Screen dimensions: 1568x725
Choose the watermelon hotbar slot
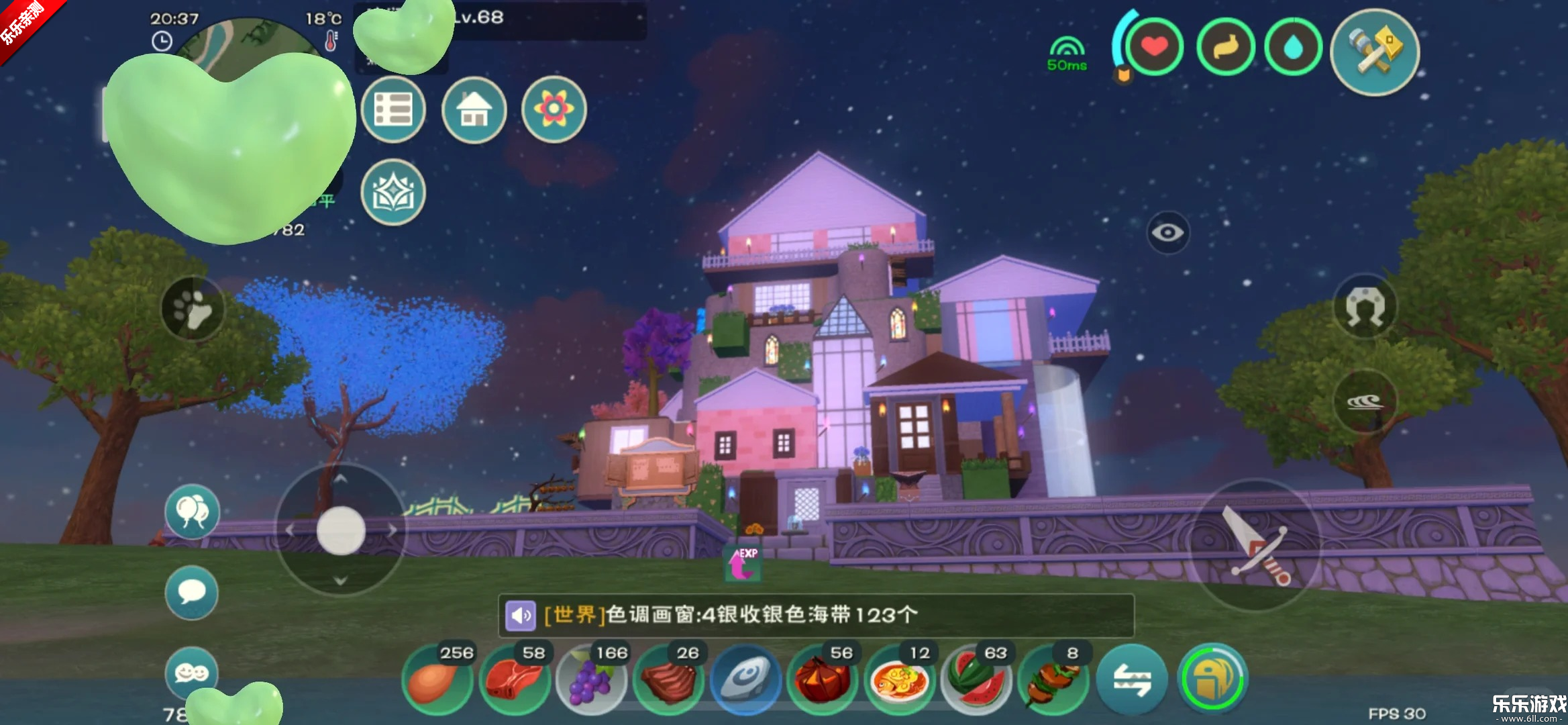976,679
